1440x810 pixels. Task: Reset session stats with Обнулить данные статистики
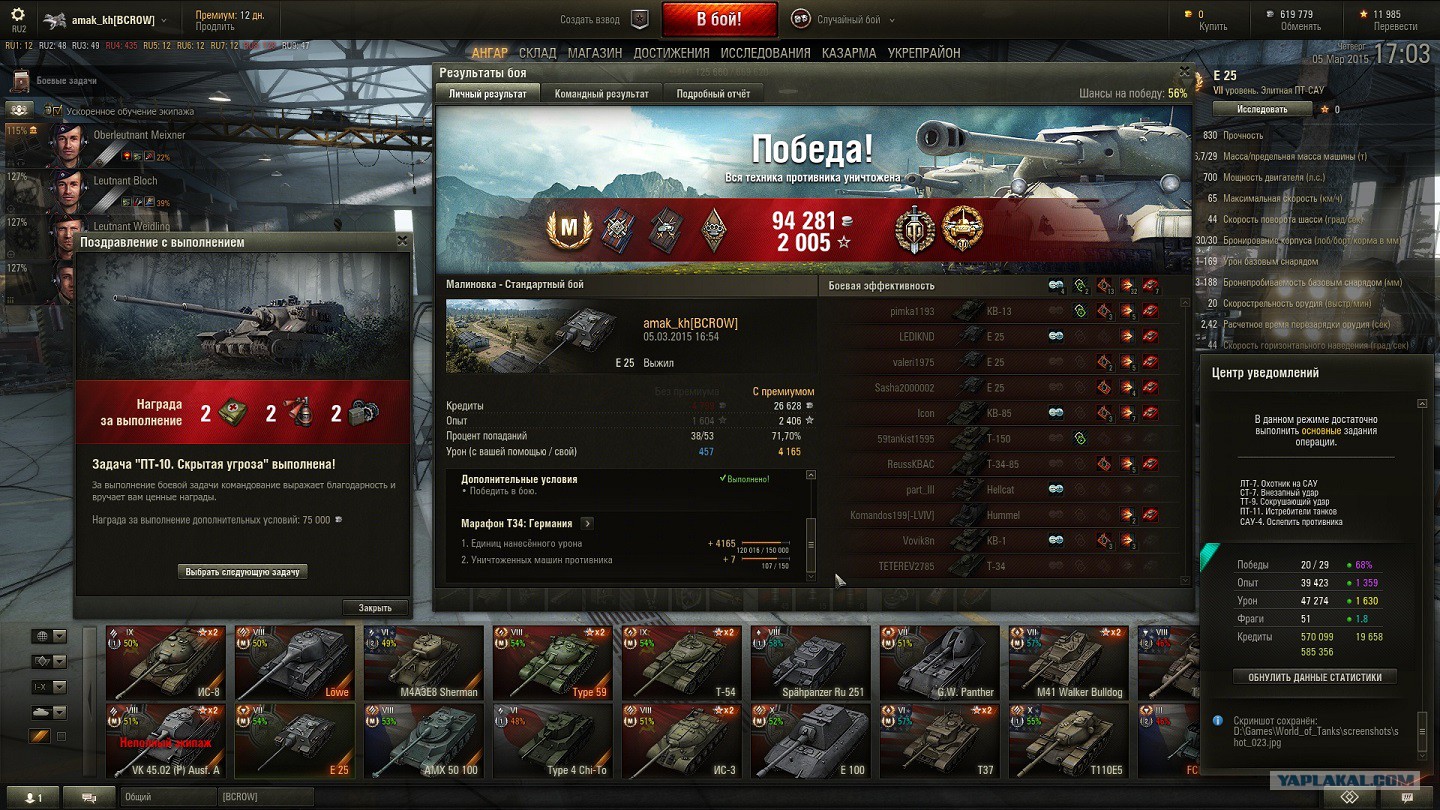[1314, 677]
